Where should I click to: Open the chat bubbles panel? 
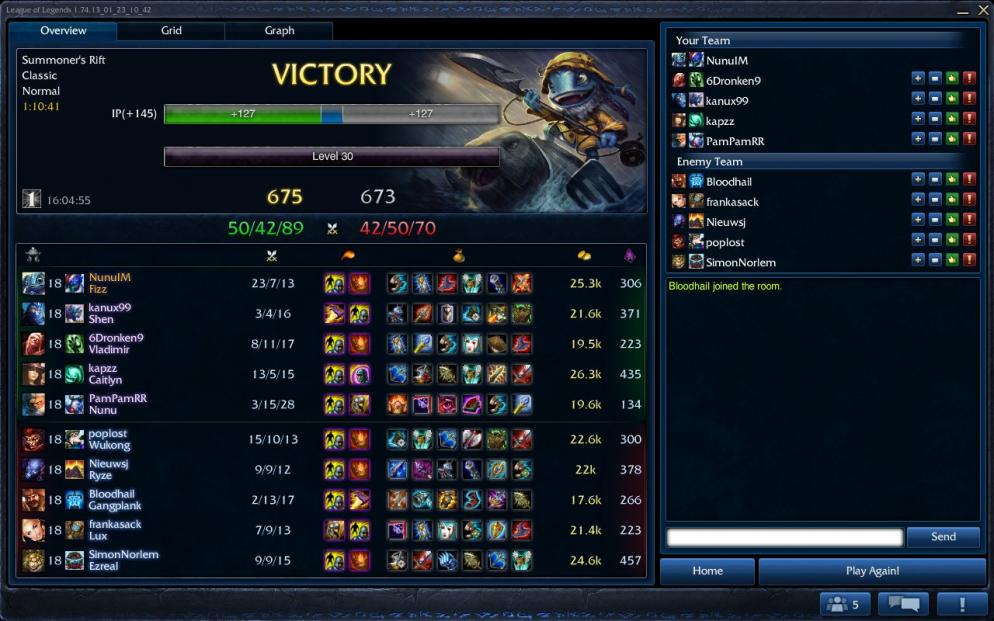[903, 604]
